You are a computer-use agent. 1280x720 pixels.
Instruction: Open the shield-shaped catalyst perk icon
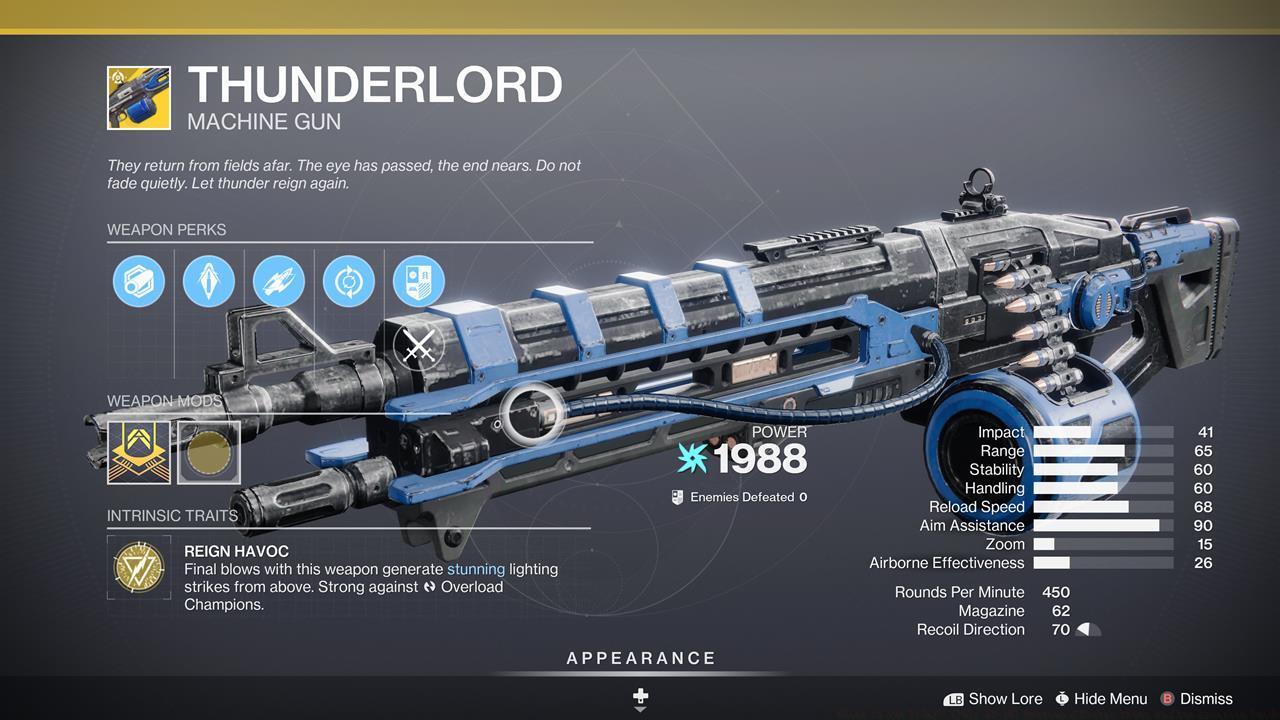click(418, 281)
